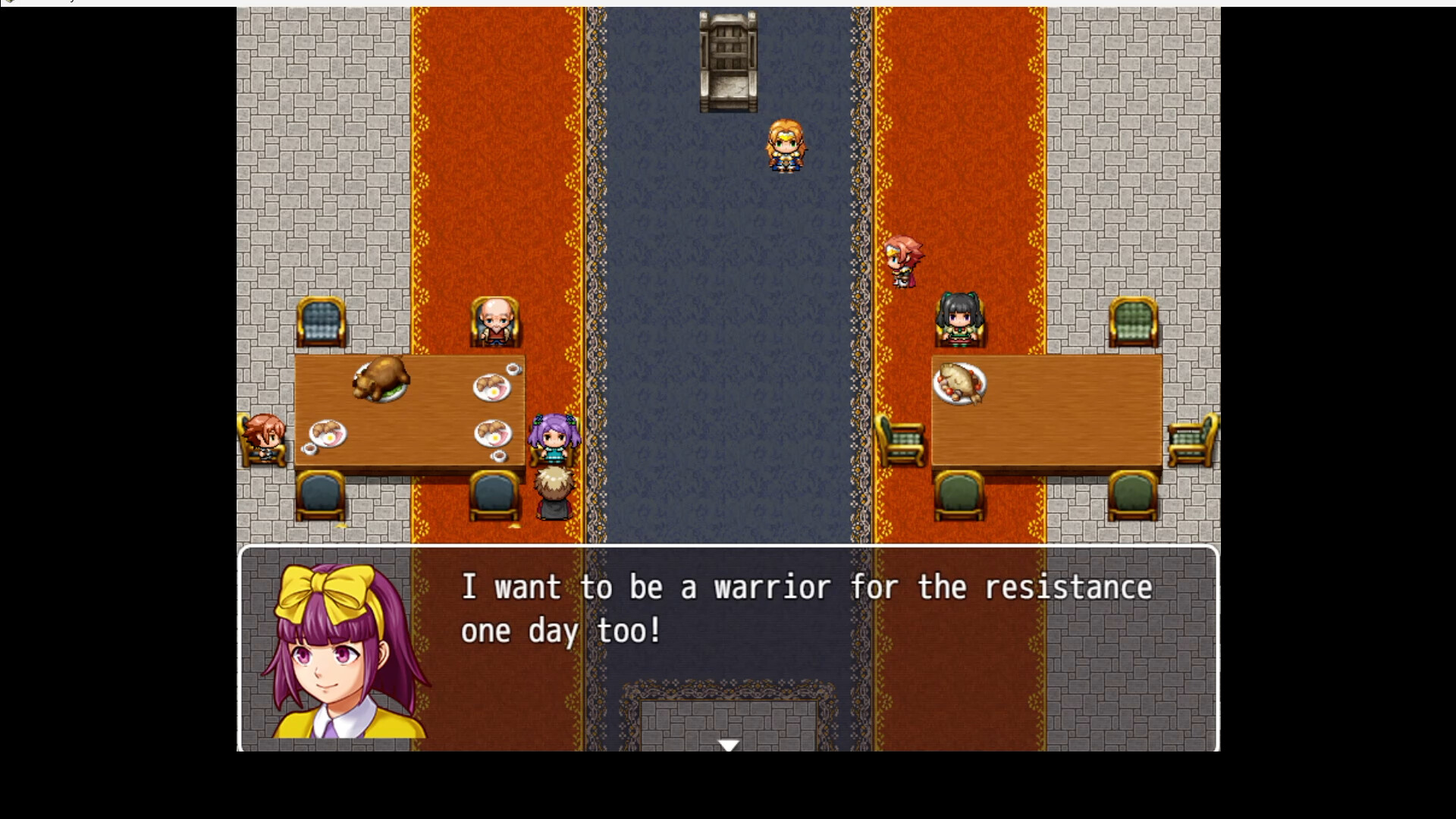Click the continue arrow in the dialogue box
This screenshot has width=1456, height=819.
[x=728, y=745]
